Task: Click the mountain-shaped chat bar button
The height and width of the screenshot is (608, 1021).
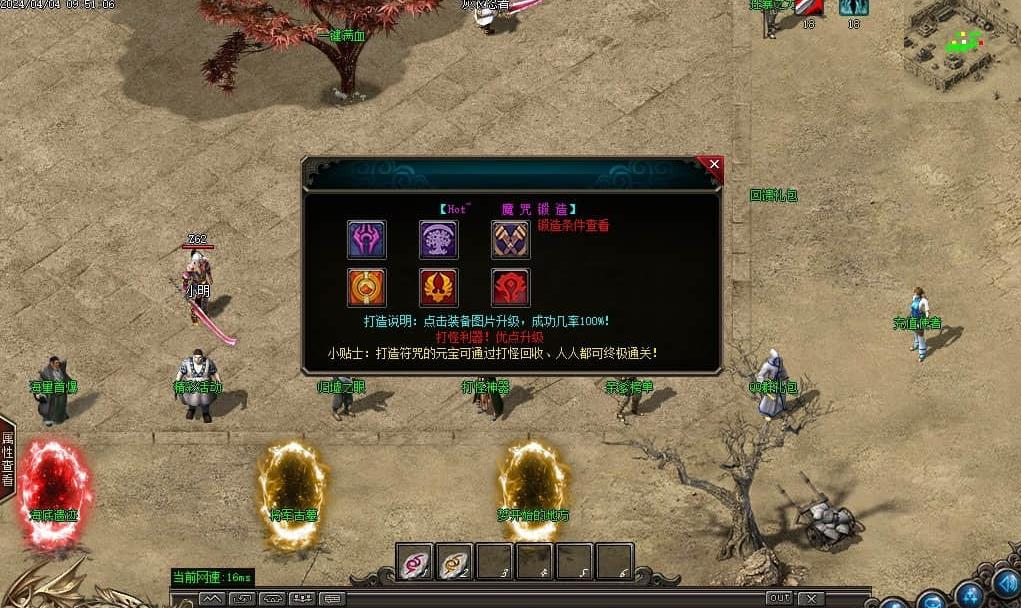Action: tap(212, 599)
